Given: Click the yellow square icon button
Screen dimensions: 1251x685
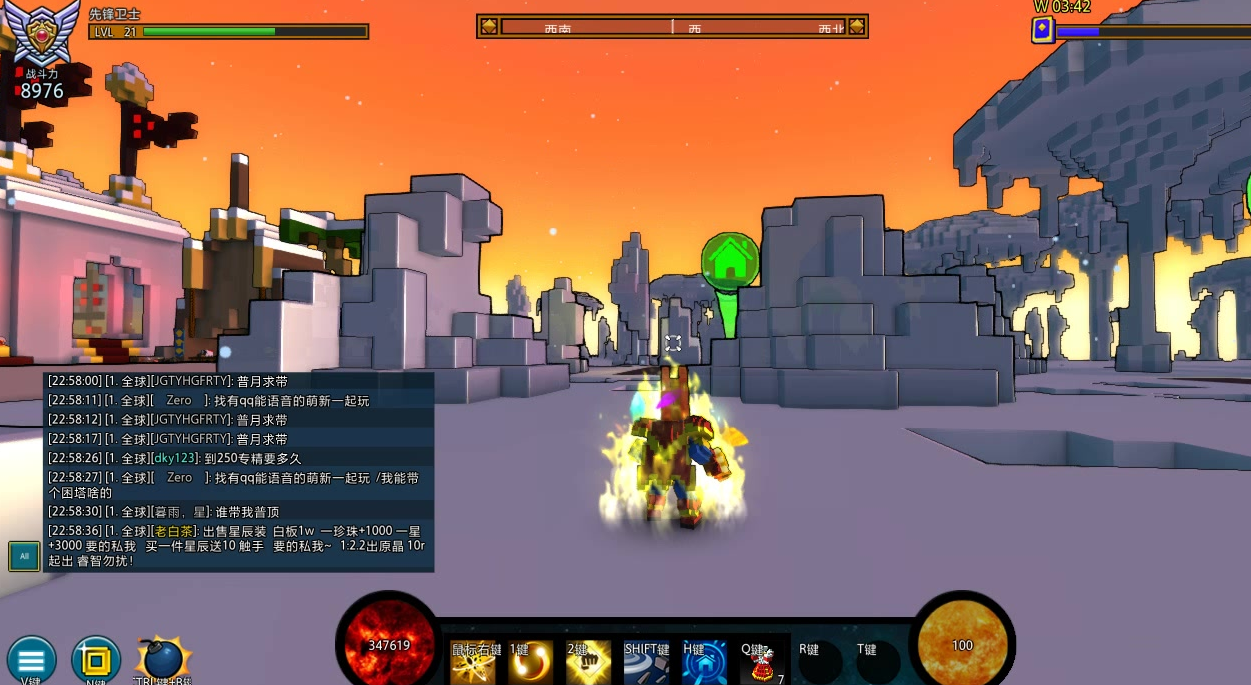Looking at the screenshot, I should pos(96,660).
